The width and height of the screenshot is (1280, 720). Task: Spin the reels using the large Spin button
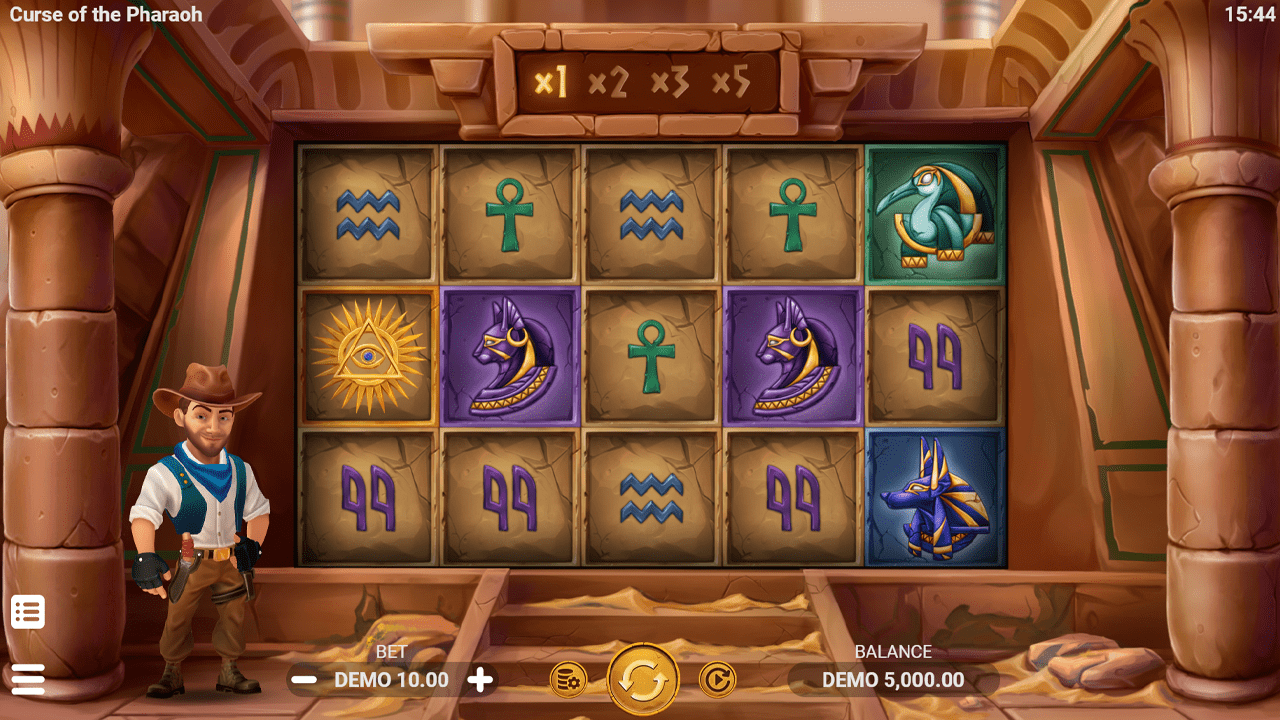[640, 678]
